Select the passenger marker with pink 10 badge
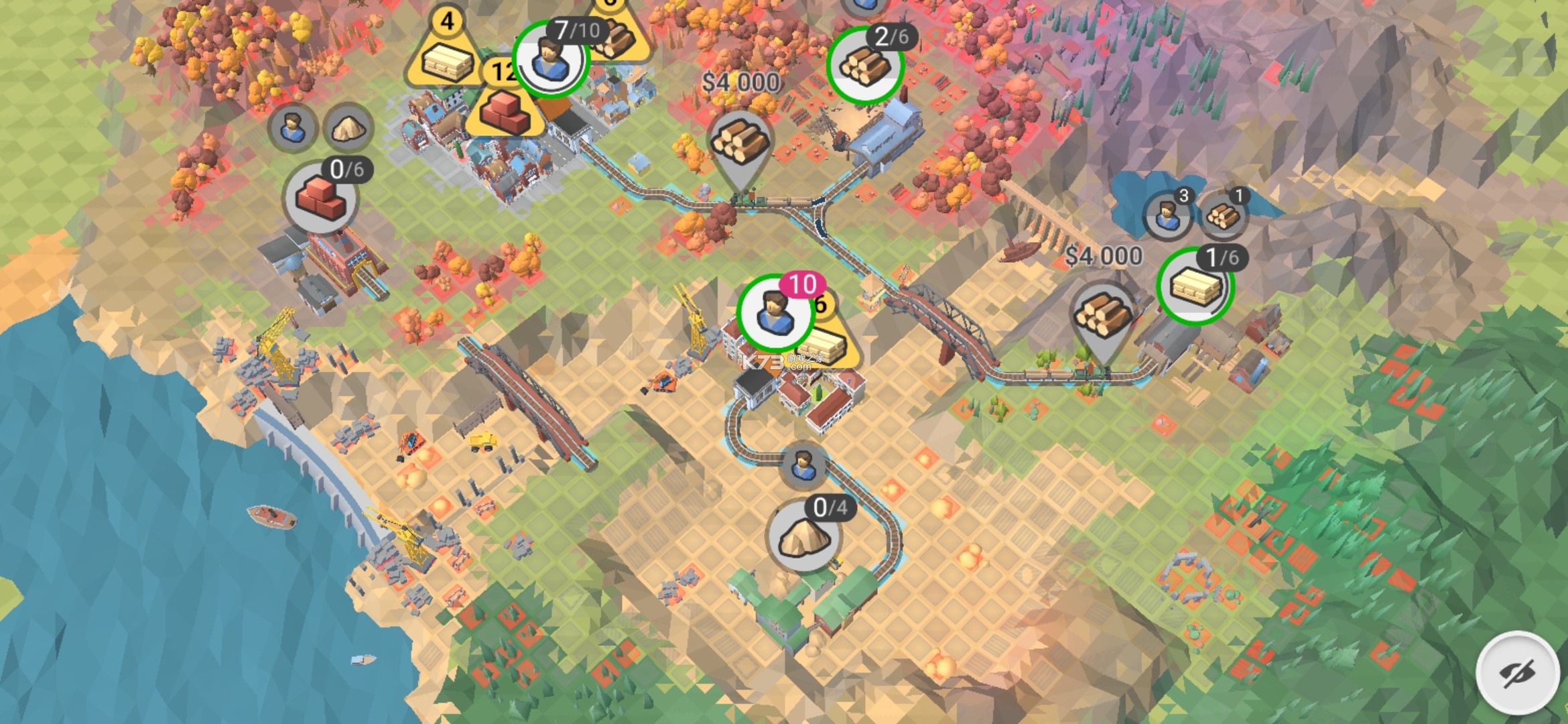This screenshot has height=724, width=1568. 775,313
